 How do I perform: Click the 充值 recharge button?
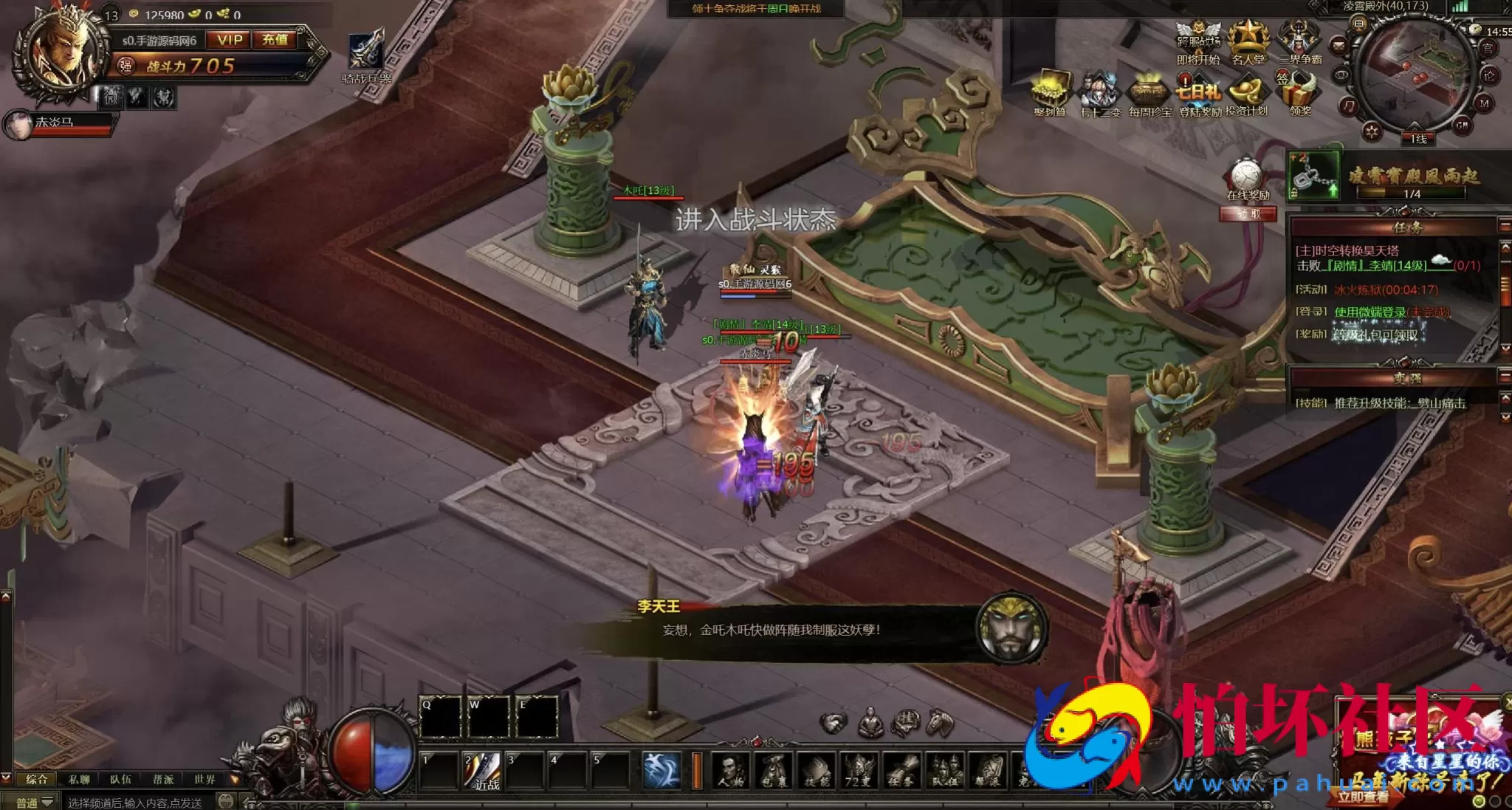pos(275,40)
